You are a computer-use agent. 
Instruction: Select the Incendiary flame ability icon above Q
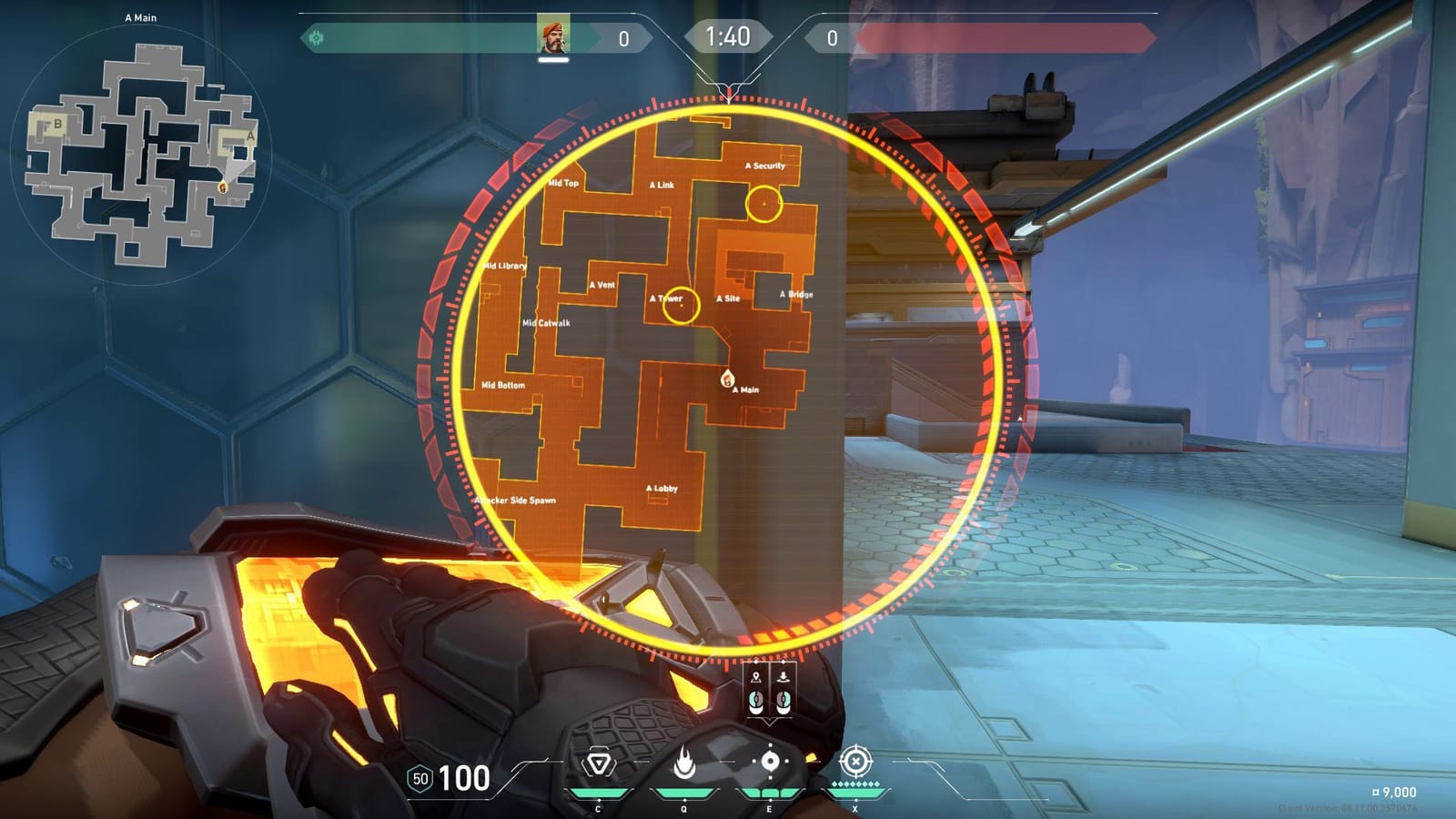click(684, 761)
